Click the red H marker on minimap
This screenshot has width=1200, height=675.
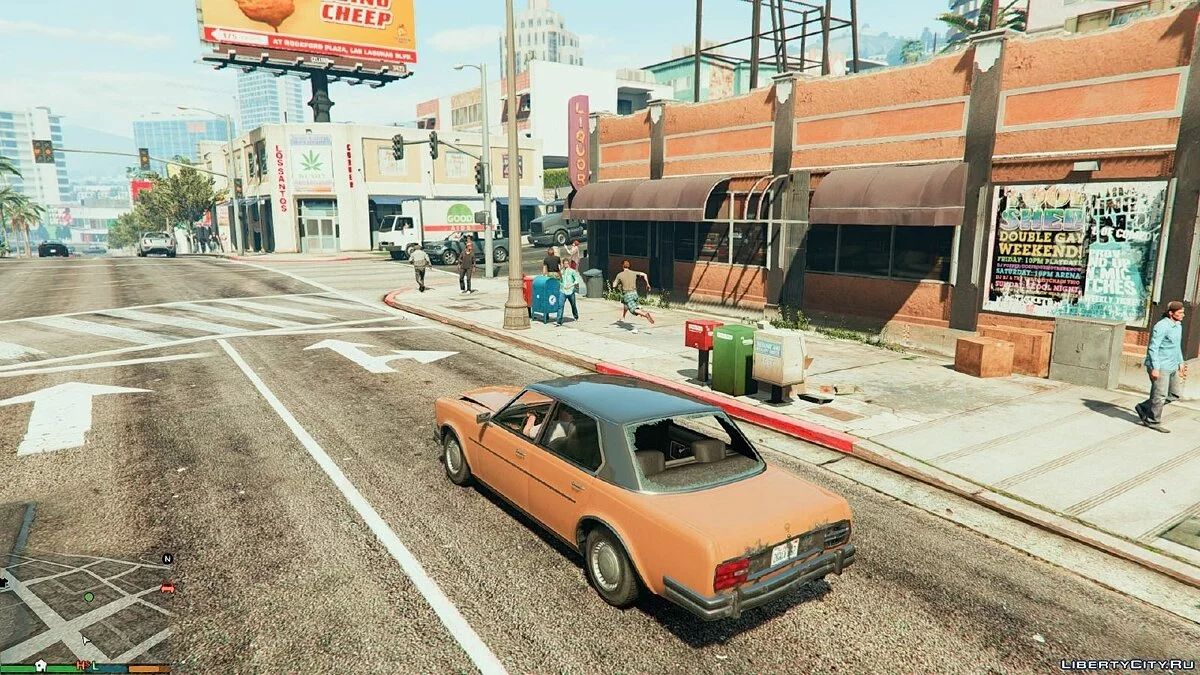(x=81, y=665)
